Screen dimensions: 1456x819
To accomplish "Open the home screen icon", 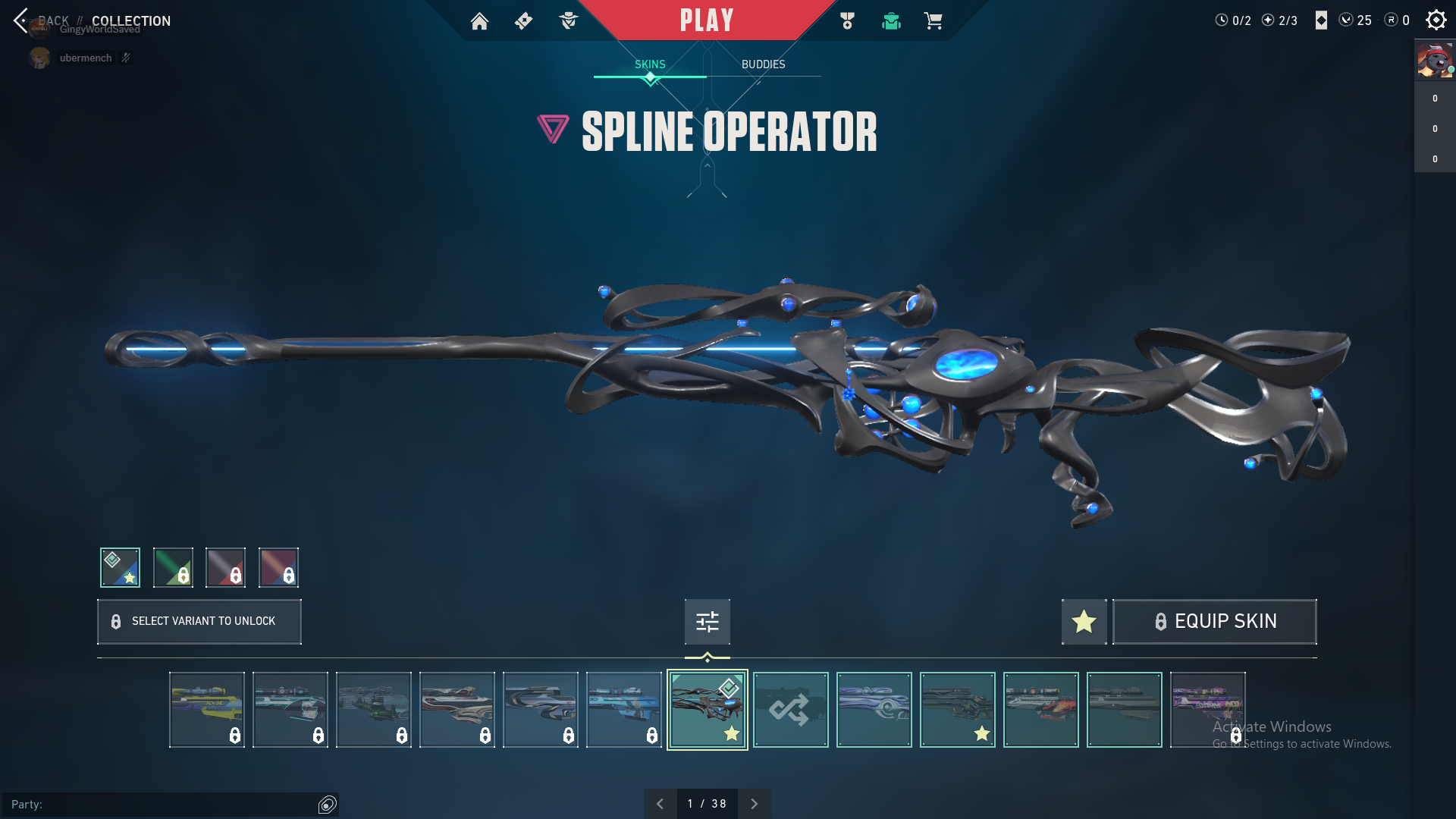I will [479, 21].
